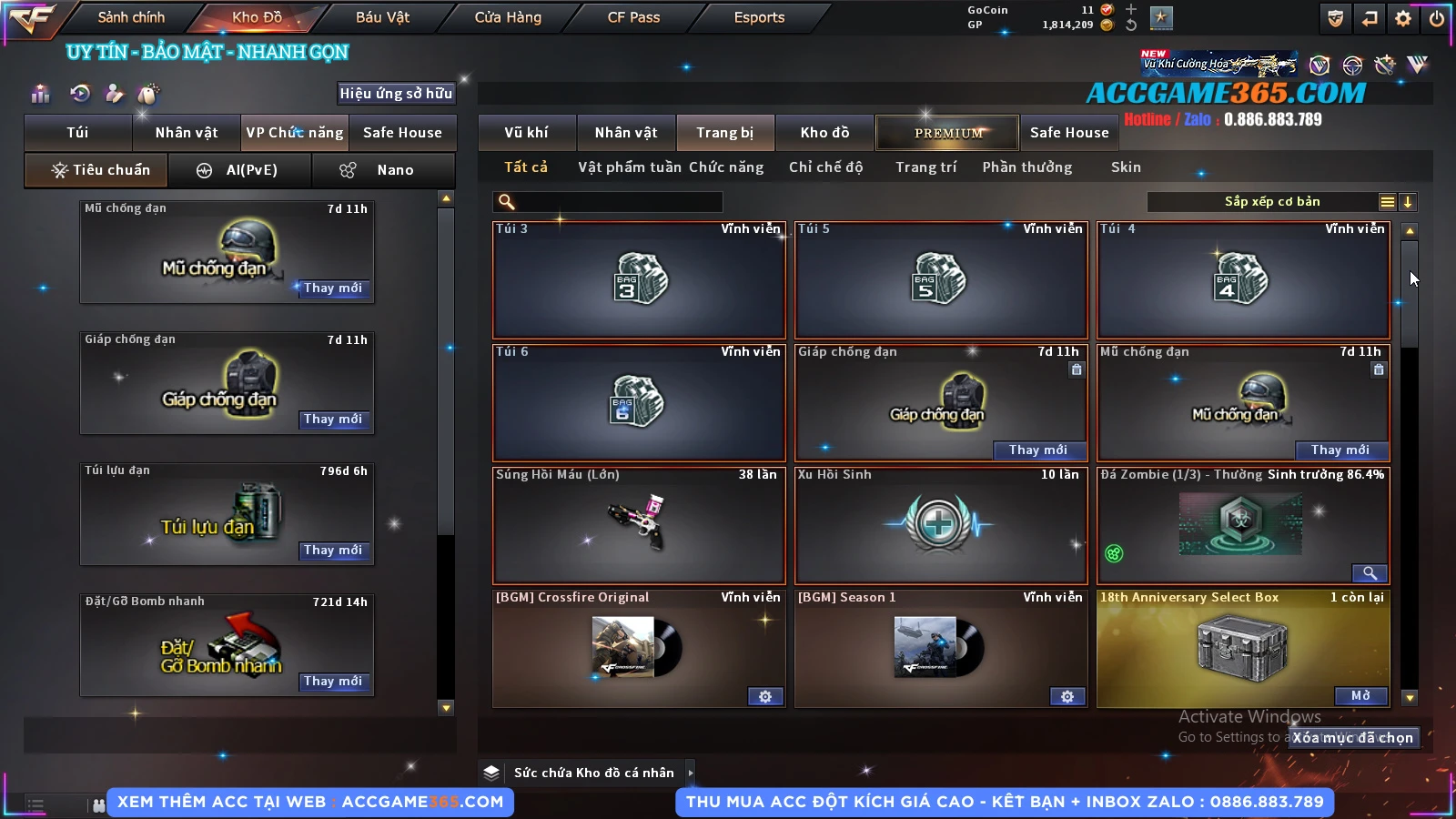
Task: Replace the equipped Túi lựu đạn
Action: point(333,551)
